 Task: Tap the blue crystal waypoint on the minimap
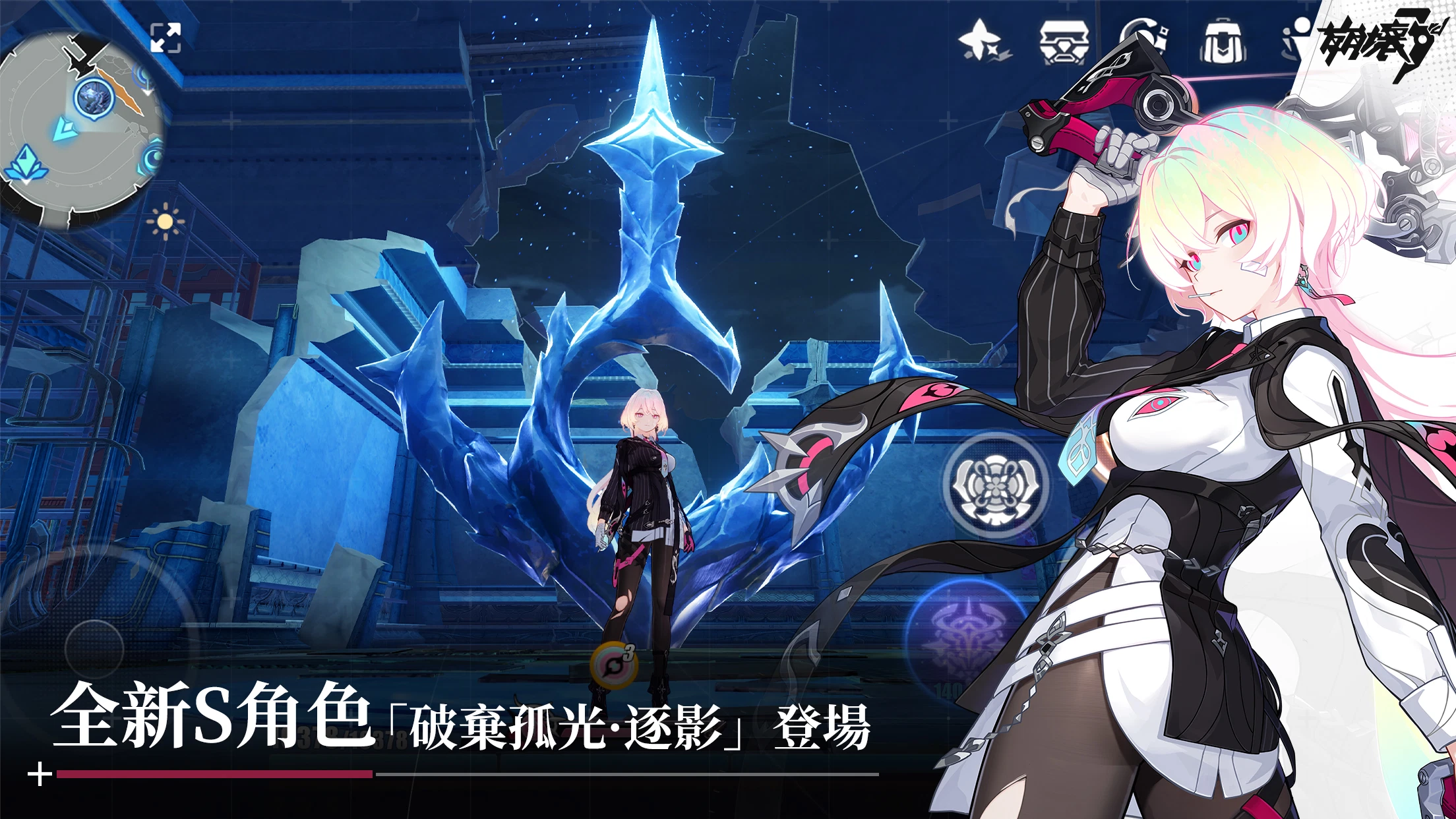click(26, 164)
